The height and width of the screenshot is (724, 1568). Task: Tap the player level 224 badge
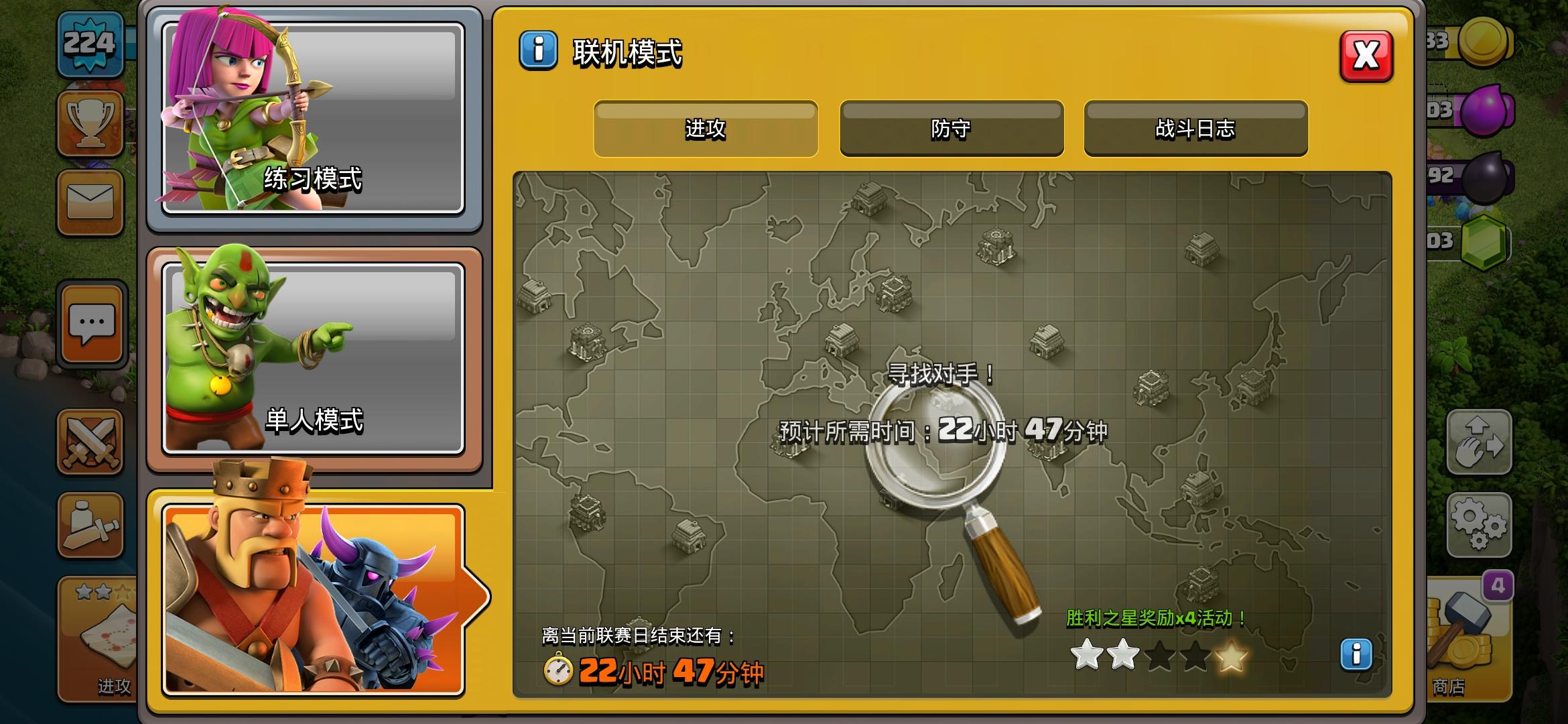pos(90,44)
